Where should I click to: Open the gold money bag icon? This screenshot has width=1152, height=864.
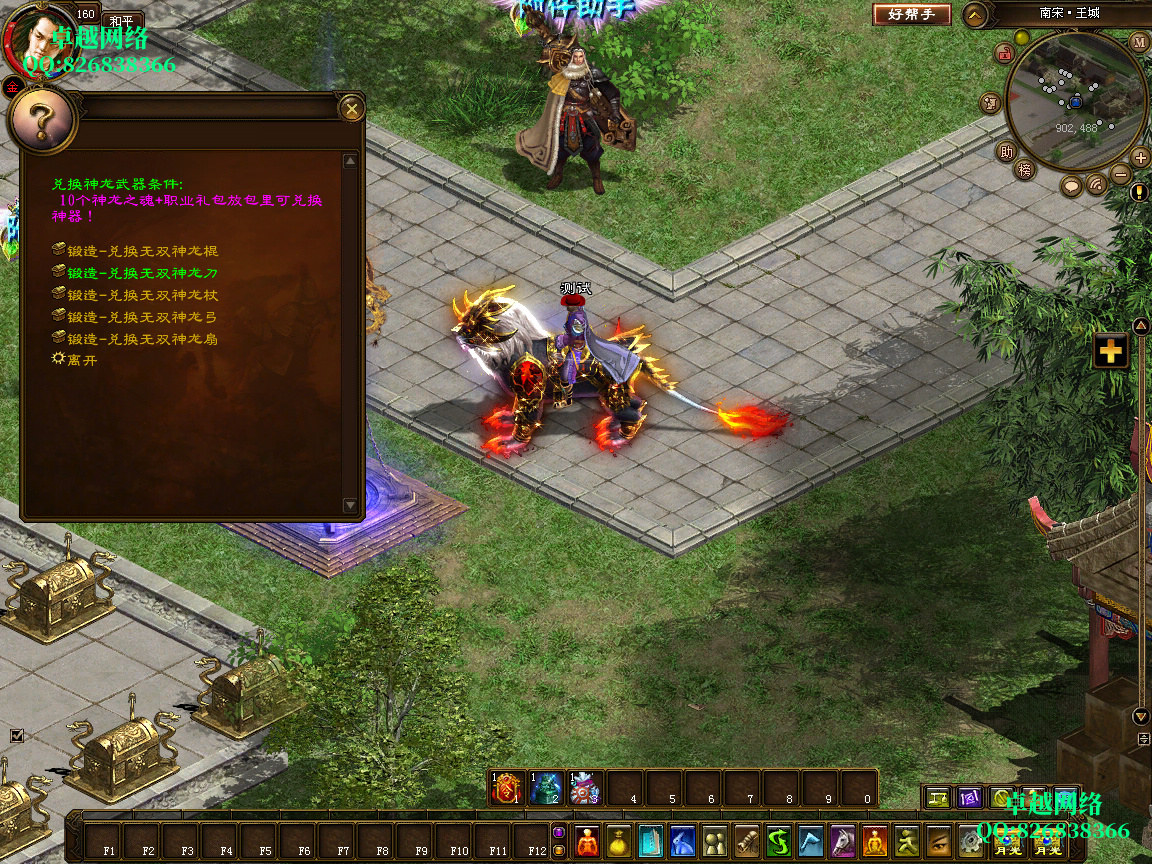(x=619, y=841)
